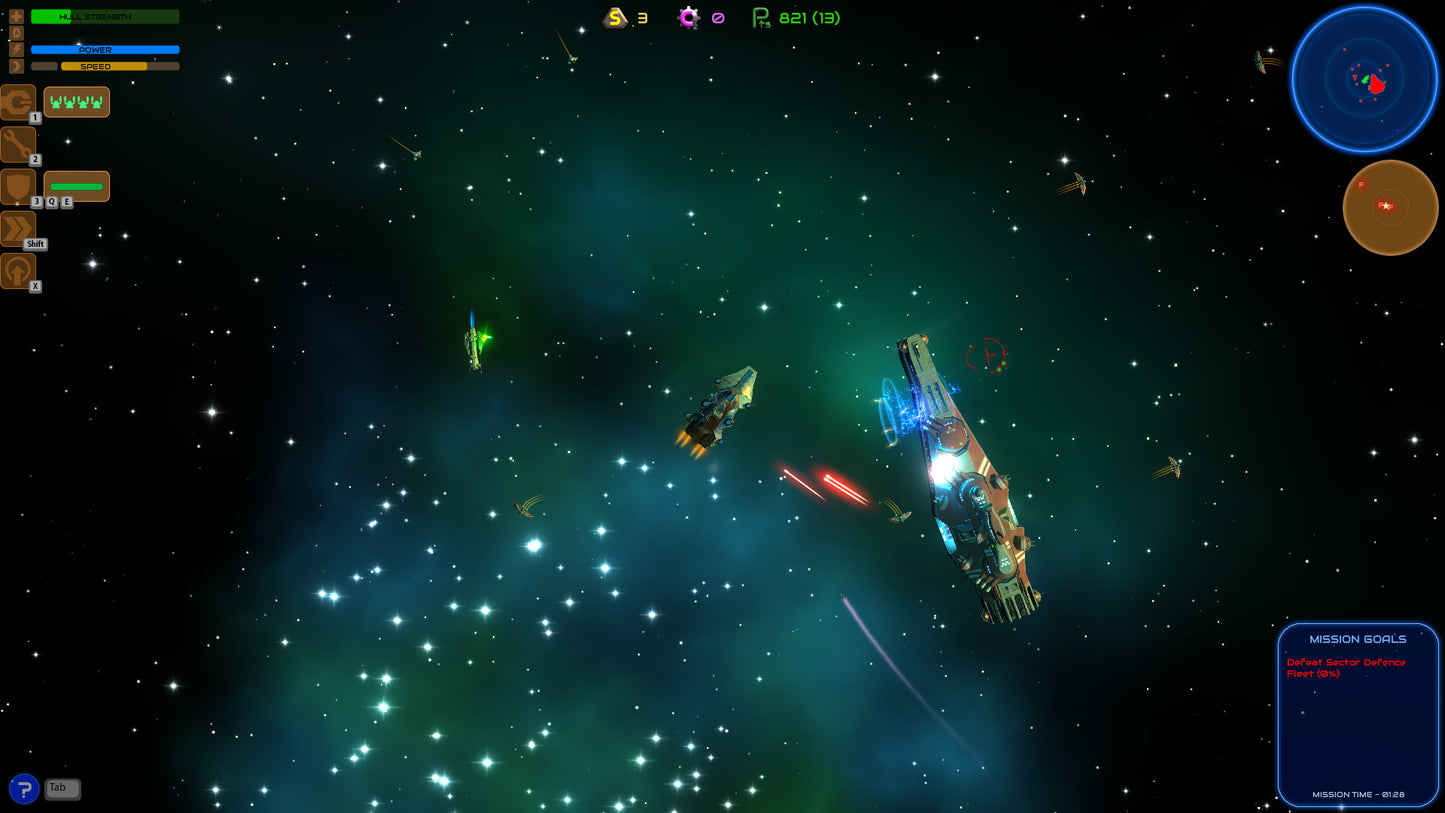Click the Mission Time display

1357,793
